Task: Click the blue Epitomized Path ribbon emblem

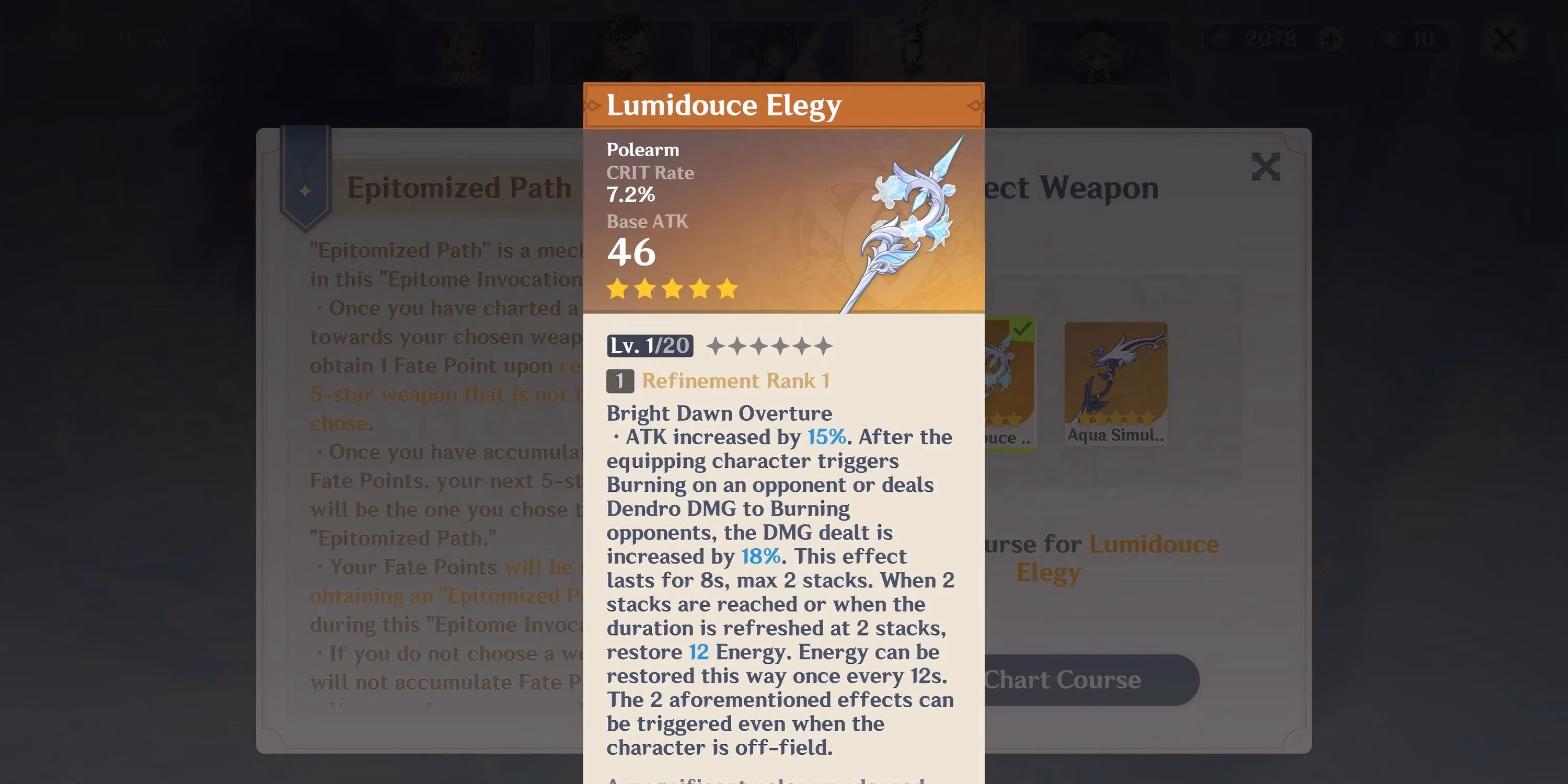Action: [x=304, y=189]
